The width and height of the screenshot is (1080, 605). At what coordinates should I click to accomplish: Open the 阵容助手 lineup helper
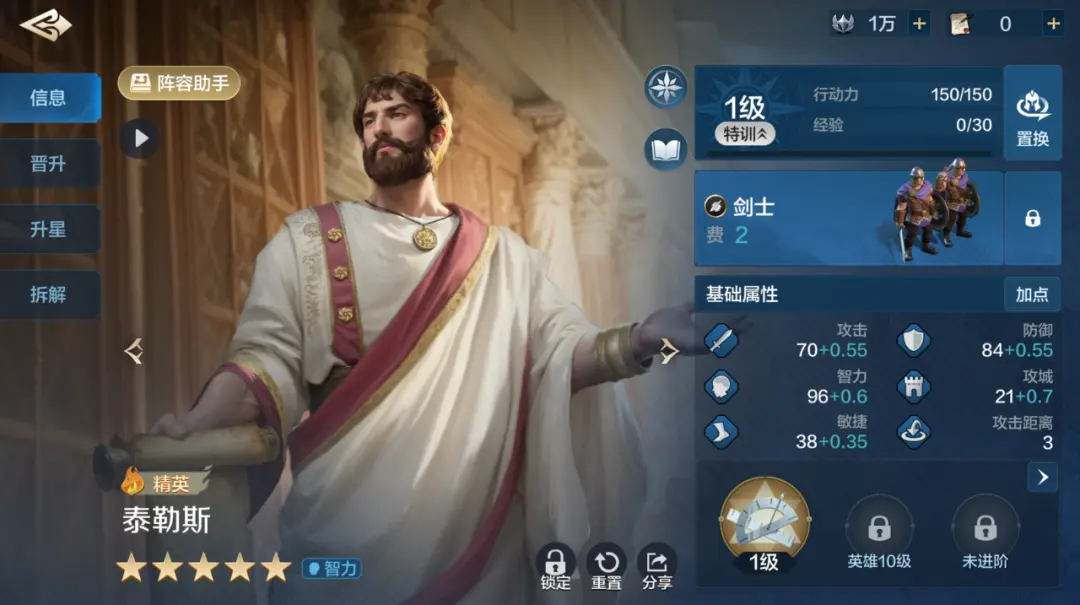180,83
